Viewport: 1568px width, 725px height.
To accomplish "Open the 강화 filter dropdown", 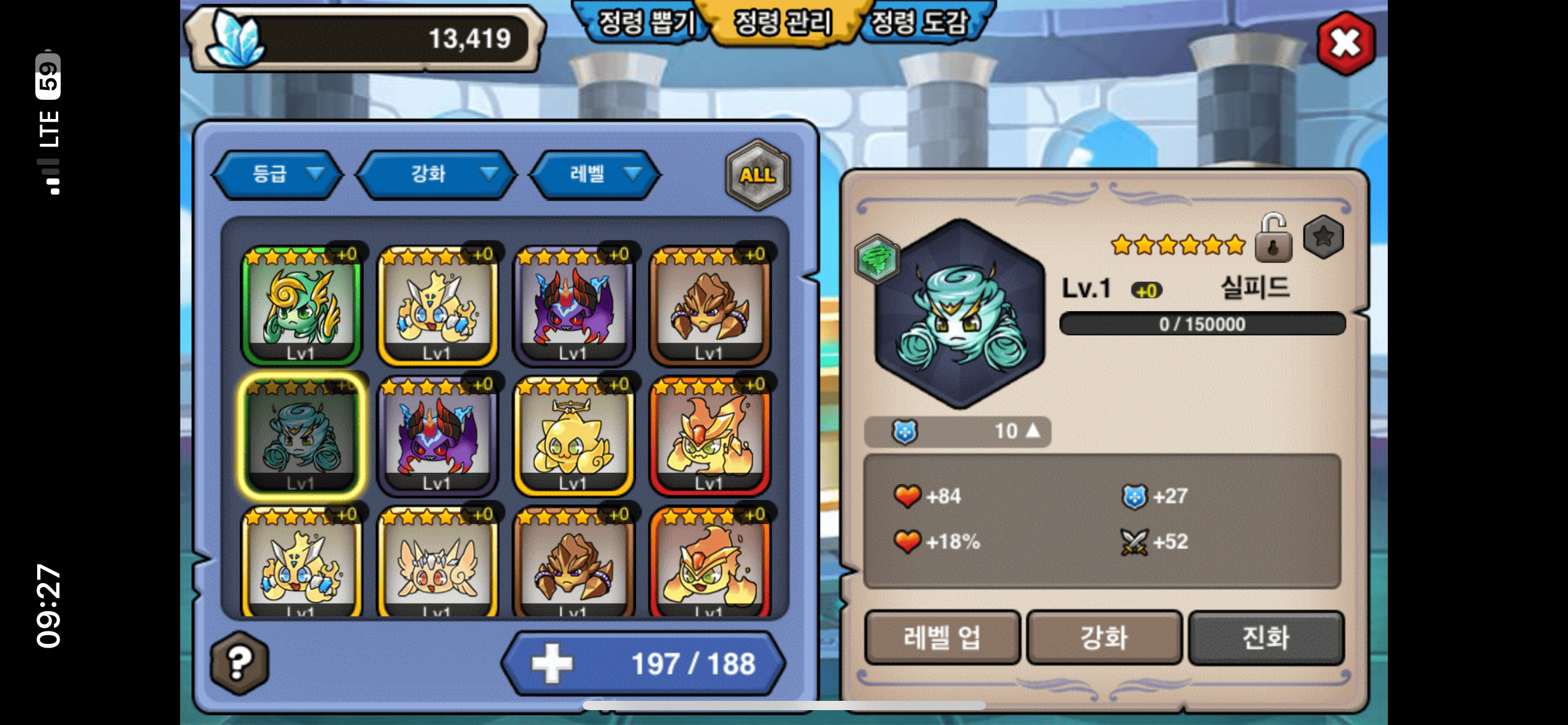I will [x=437, y=174].
